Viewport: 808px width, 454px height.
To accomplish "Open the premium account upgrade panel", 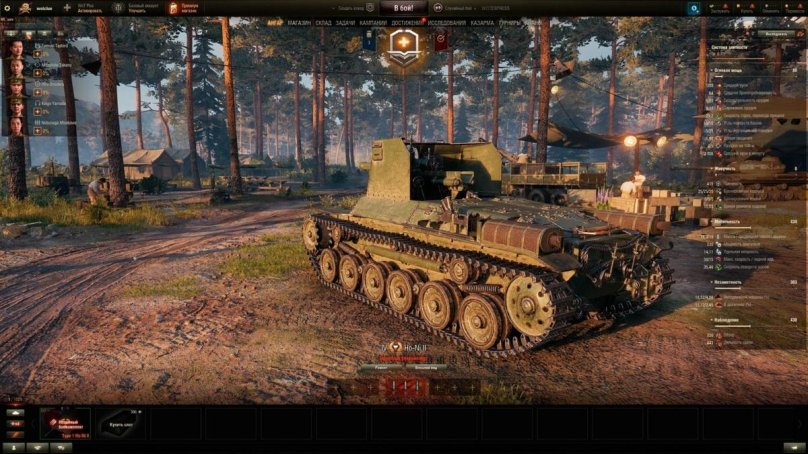I will click(140, 8).
